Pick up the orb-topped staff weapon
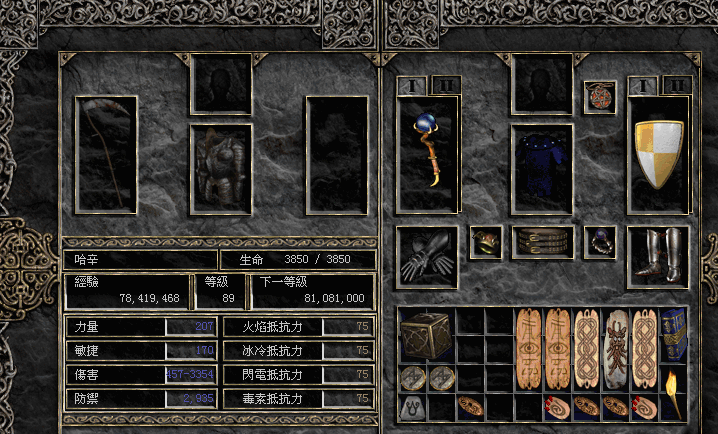Viewport: 718px width, 434px height. click(x=427, y=153)
